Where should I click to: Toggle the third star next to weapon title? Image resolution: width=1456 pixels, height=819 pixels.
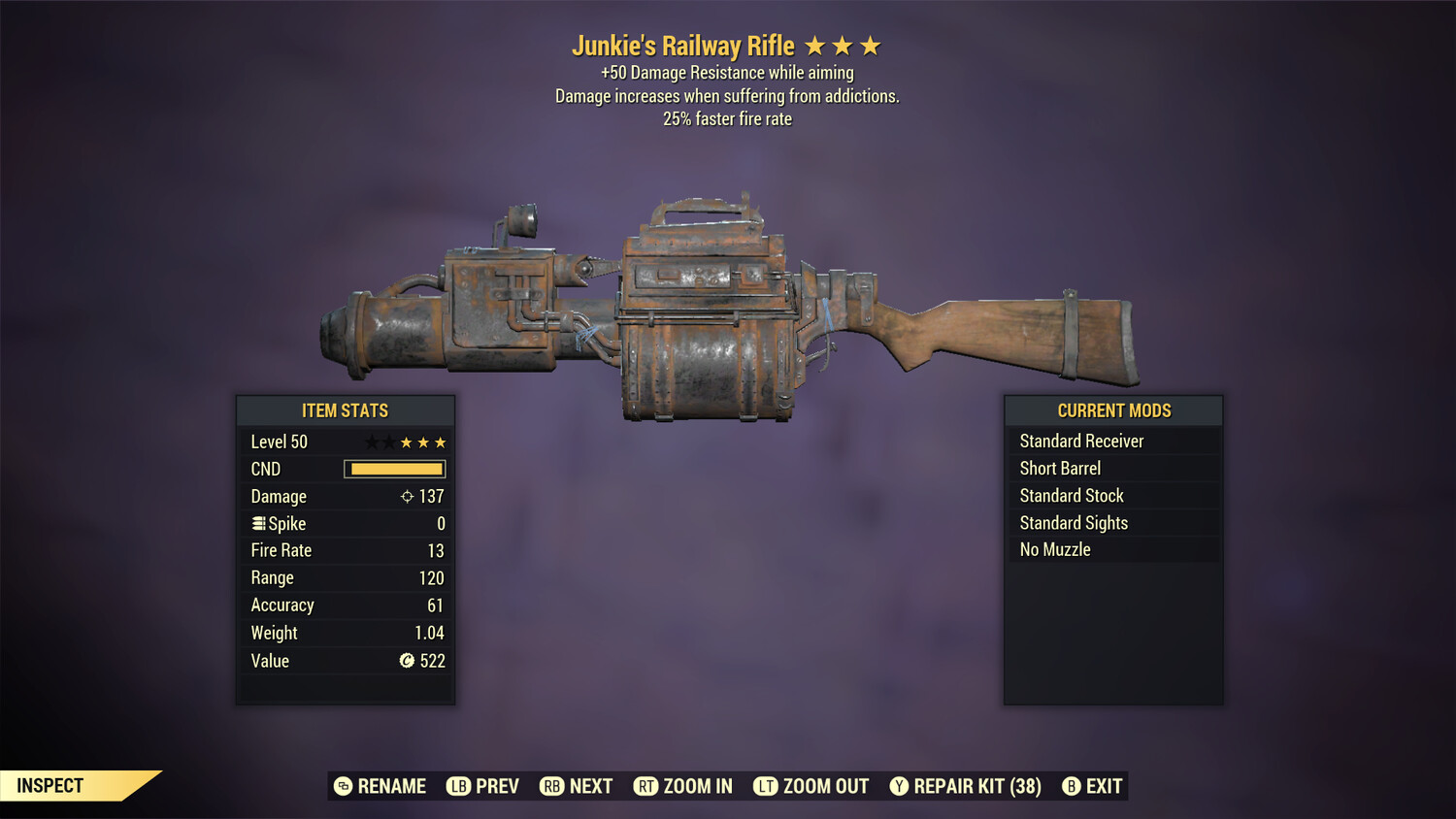pyautogui.click(x=869, y=45)
